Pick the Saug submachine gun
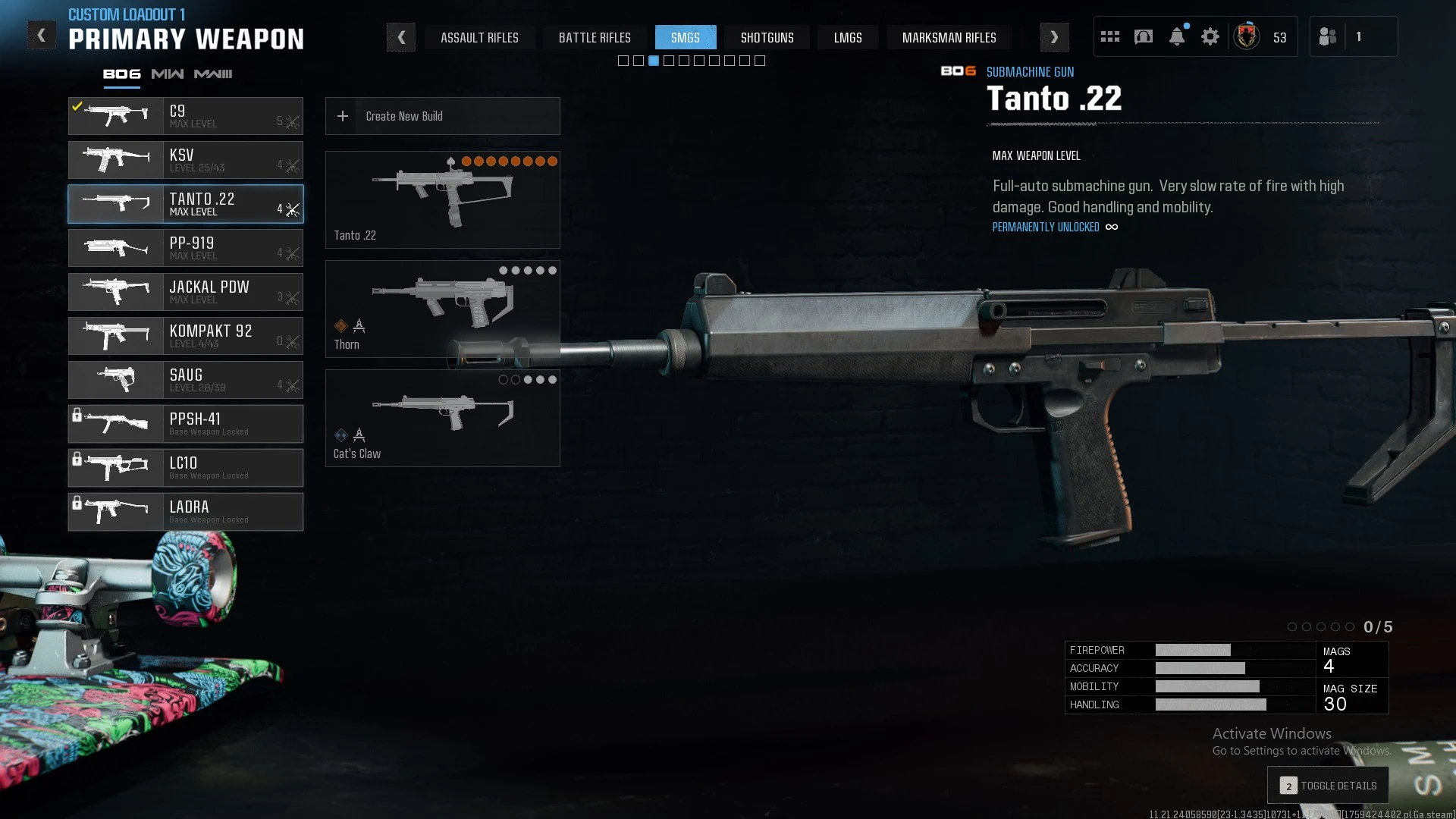 click(186, 380)
